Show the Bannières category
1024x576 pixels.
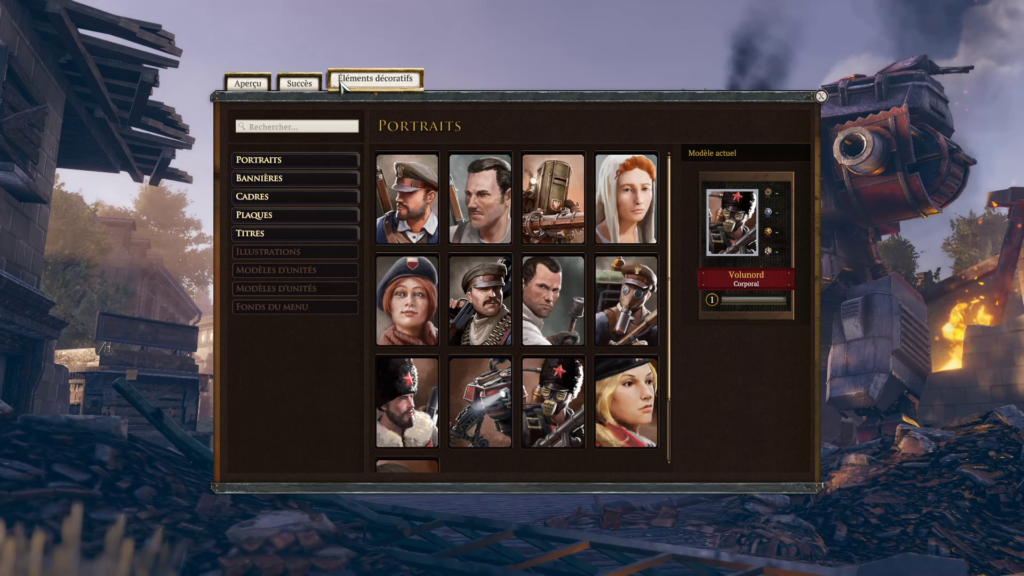(296, 178)
